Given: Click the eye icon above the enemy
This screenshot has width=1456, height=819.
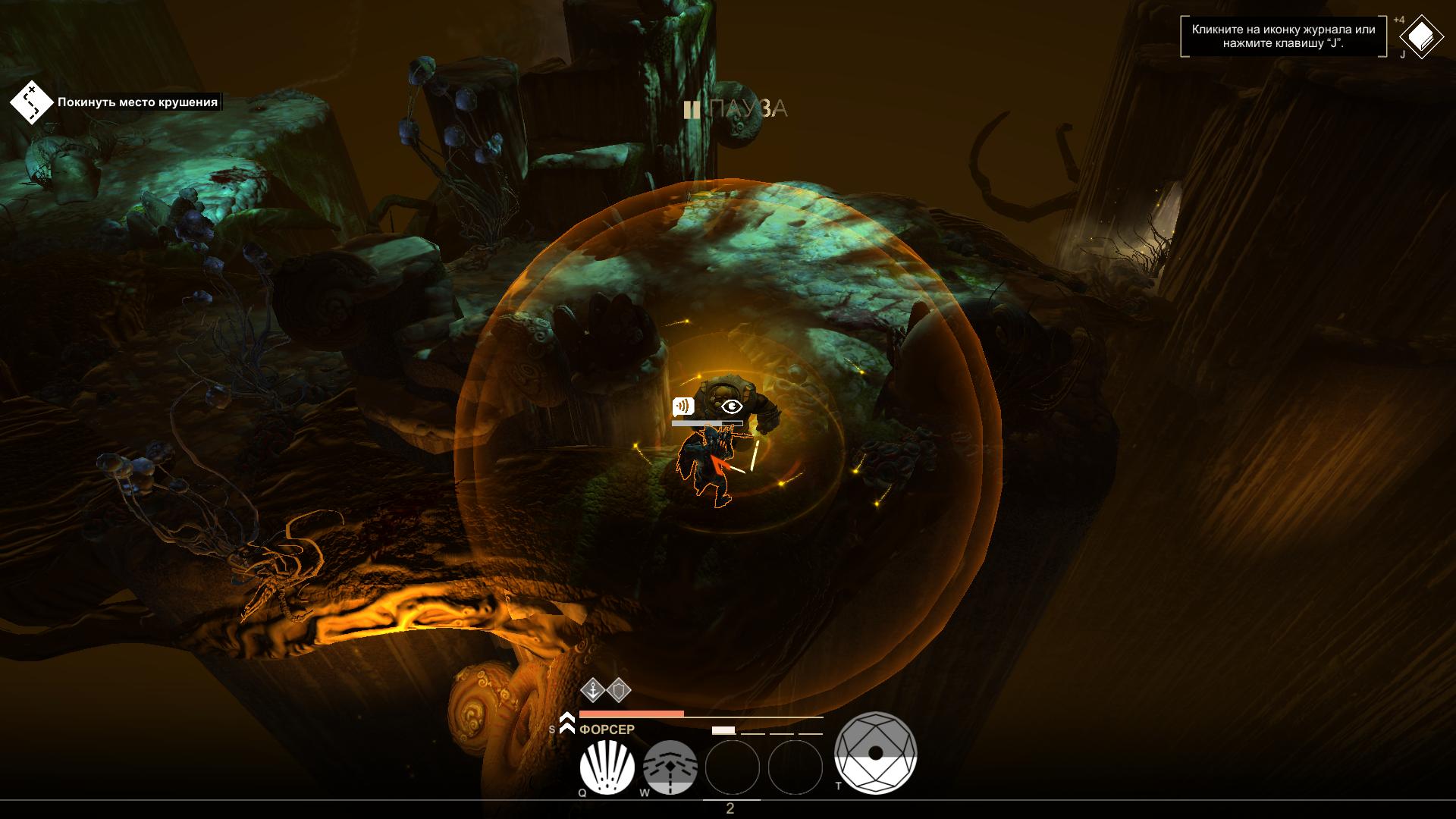Looking at the screenshot, I should coord(731,406).
